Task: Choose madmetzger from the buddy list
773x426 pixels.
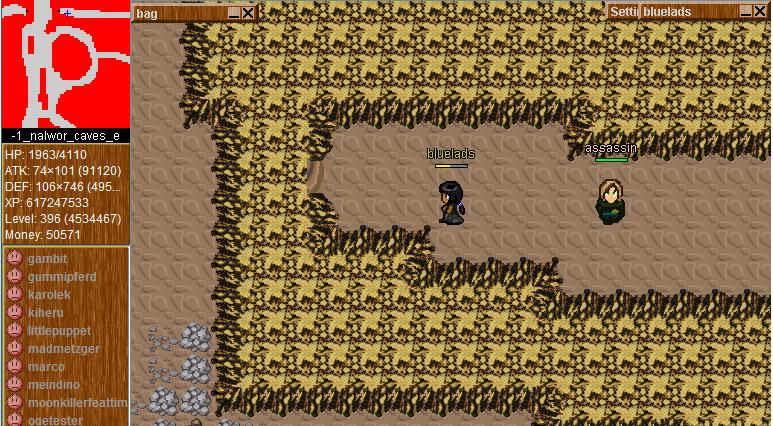Action: pos(64,349)
